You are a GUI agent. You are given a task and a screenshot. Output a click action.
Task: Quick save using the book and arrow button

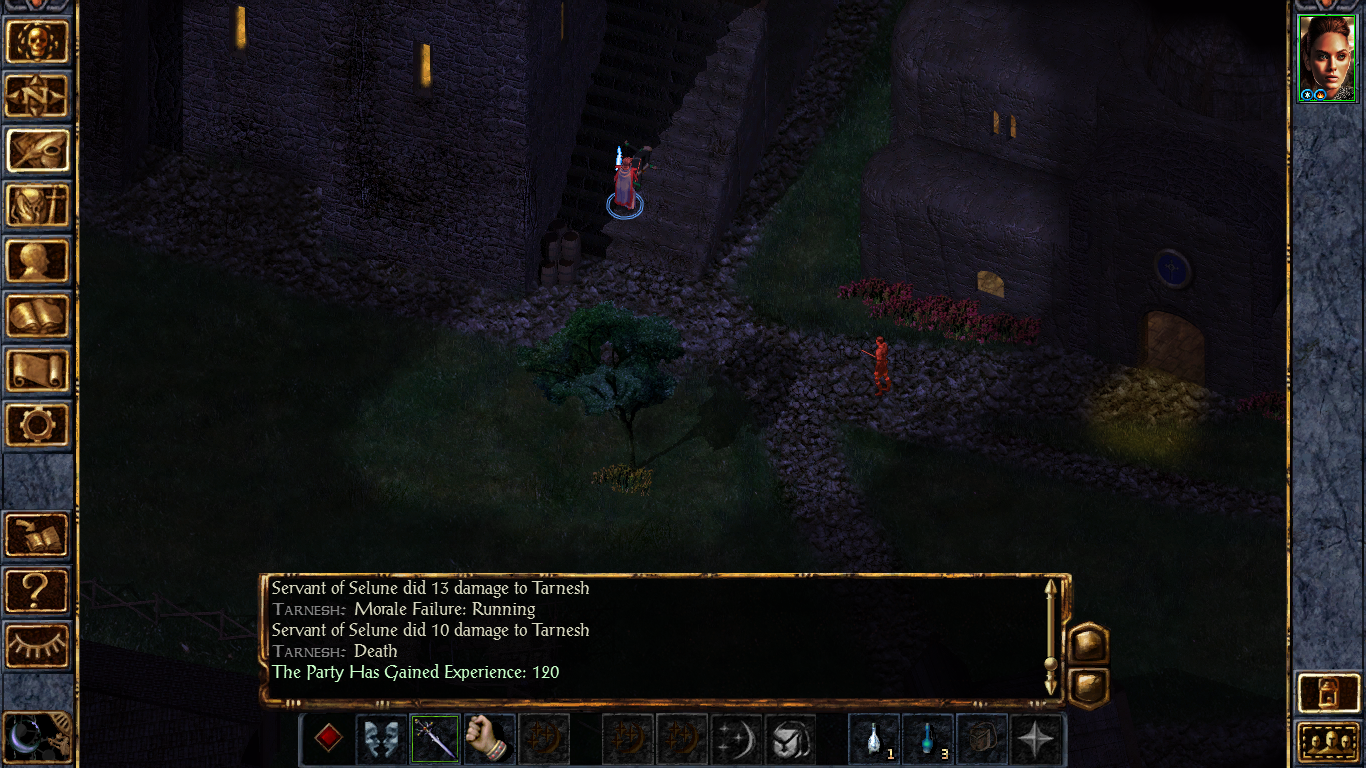38,535
